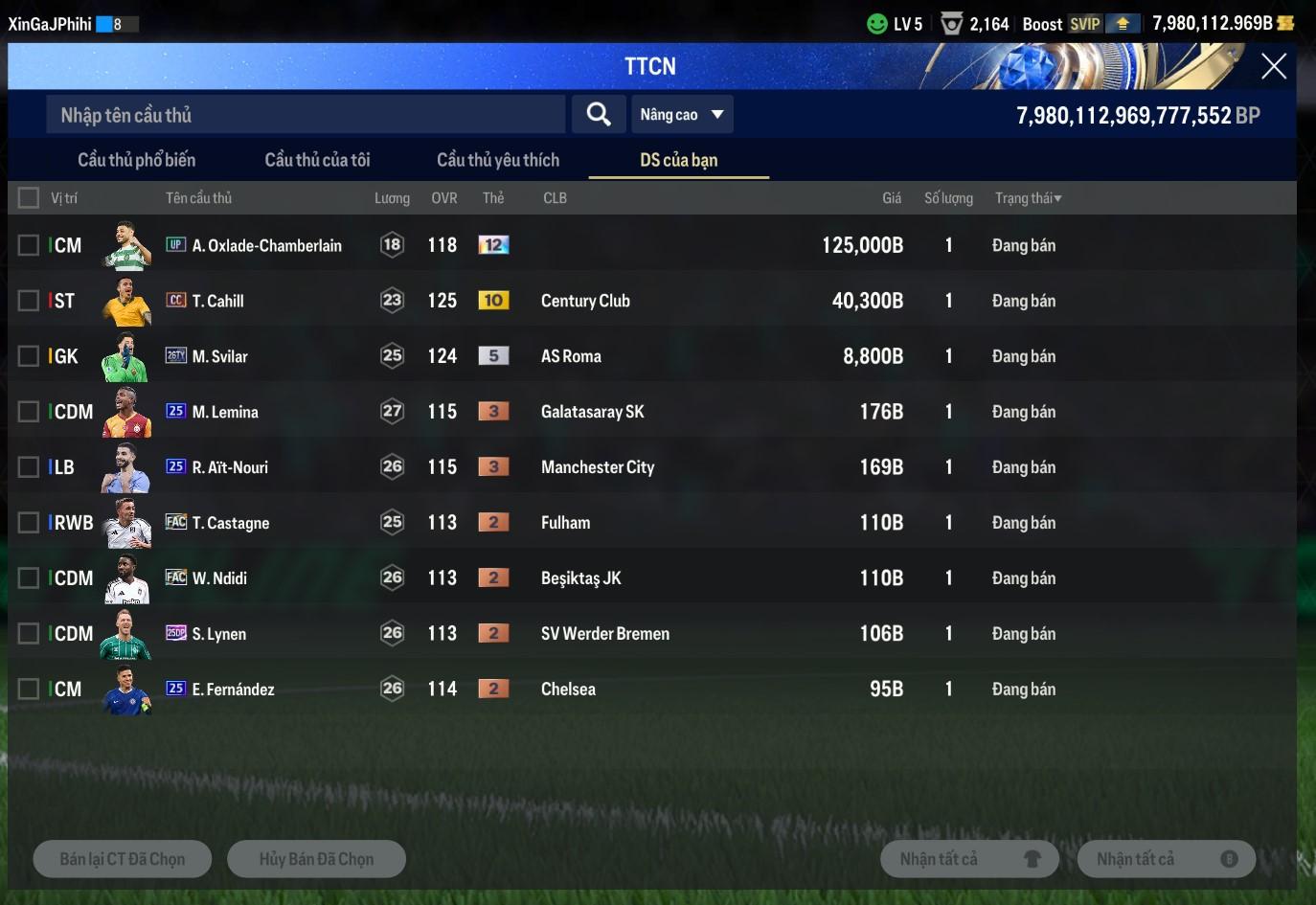Check the box next to T. Cahill
Screen dimensions: 1316x905
point(29,301)
